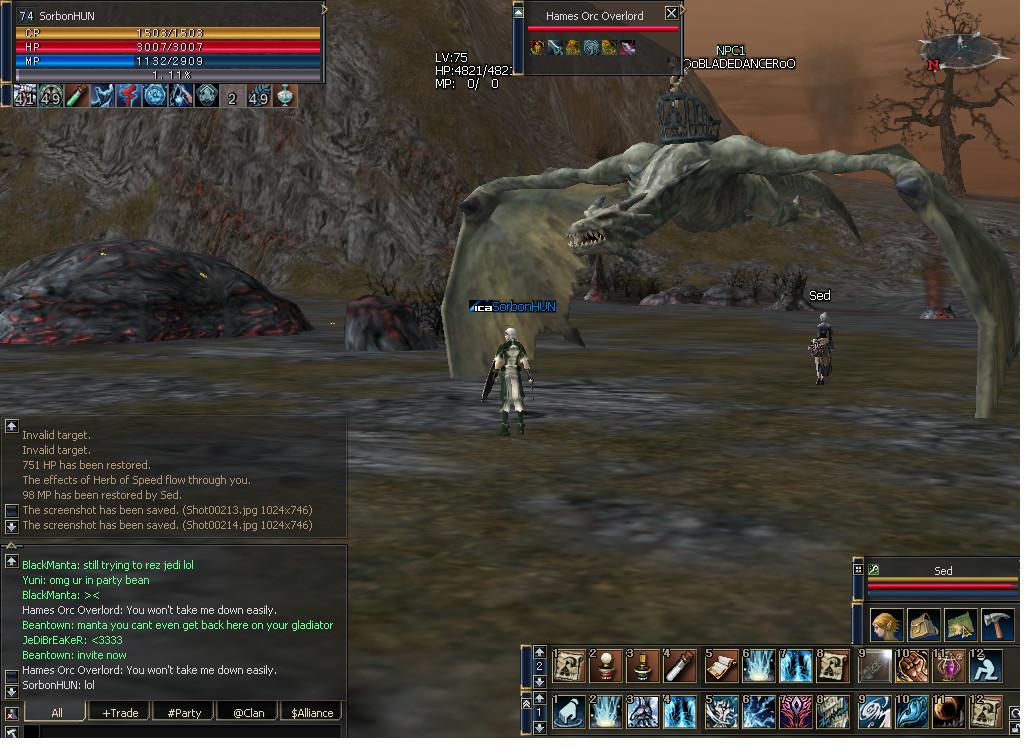Click the chat text input box
The image size is (1024, 746).
pos(180,733)
